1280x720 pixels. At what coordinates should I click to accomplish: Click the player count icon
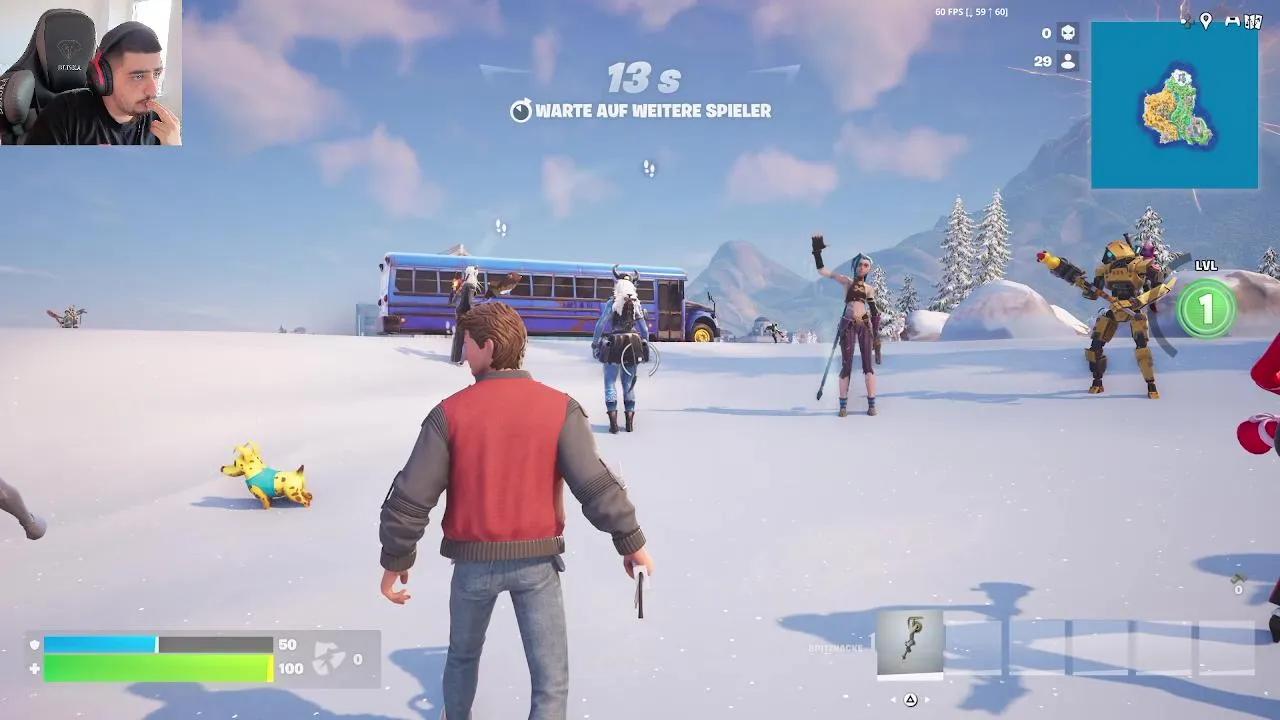click(1066, 62)
